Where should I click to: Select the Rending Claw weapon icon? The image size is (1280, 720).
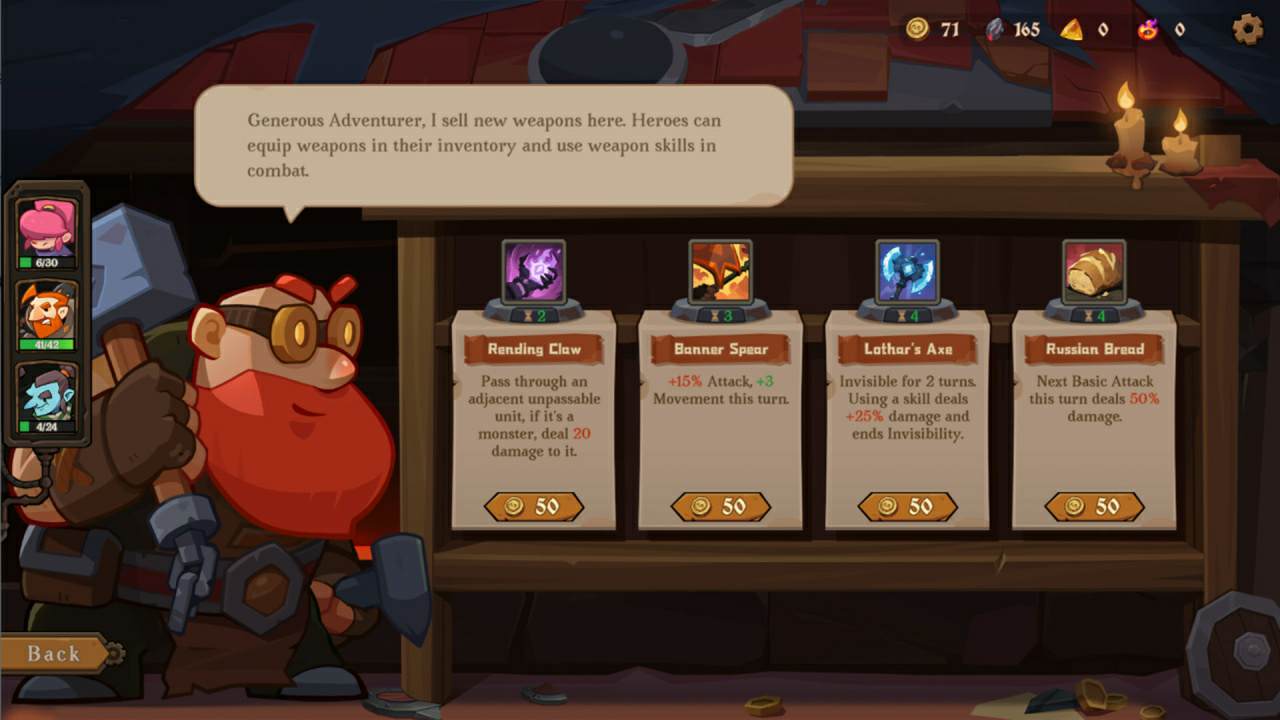534,270
